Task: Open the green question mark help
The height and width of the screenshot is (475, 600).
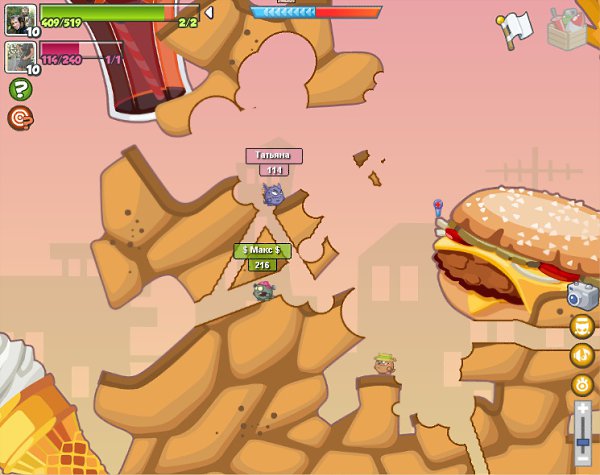Action: coord(19,89)
